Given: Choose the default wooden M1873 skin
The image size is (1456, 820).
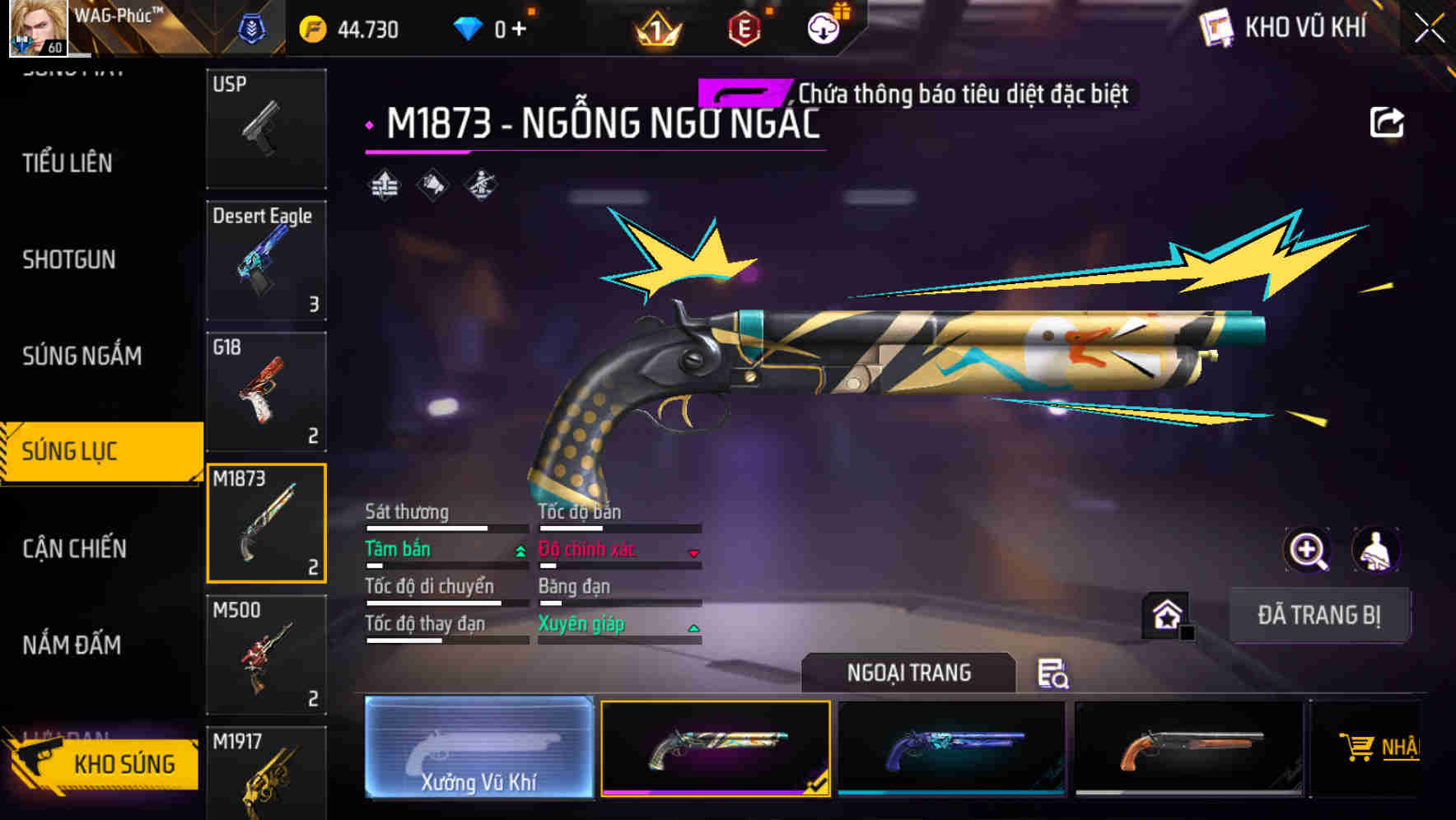Looking at the screenshot, I should [x=1188, y=749].
